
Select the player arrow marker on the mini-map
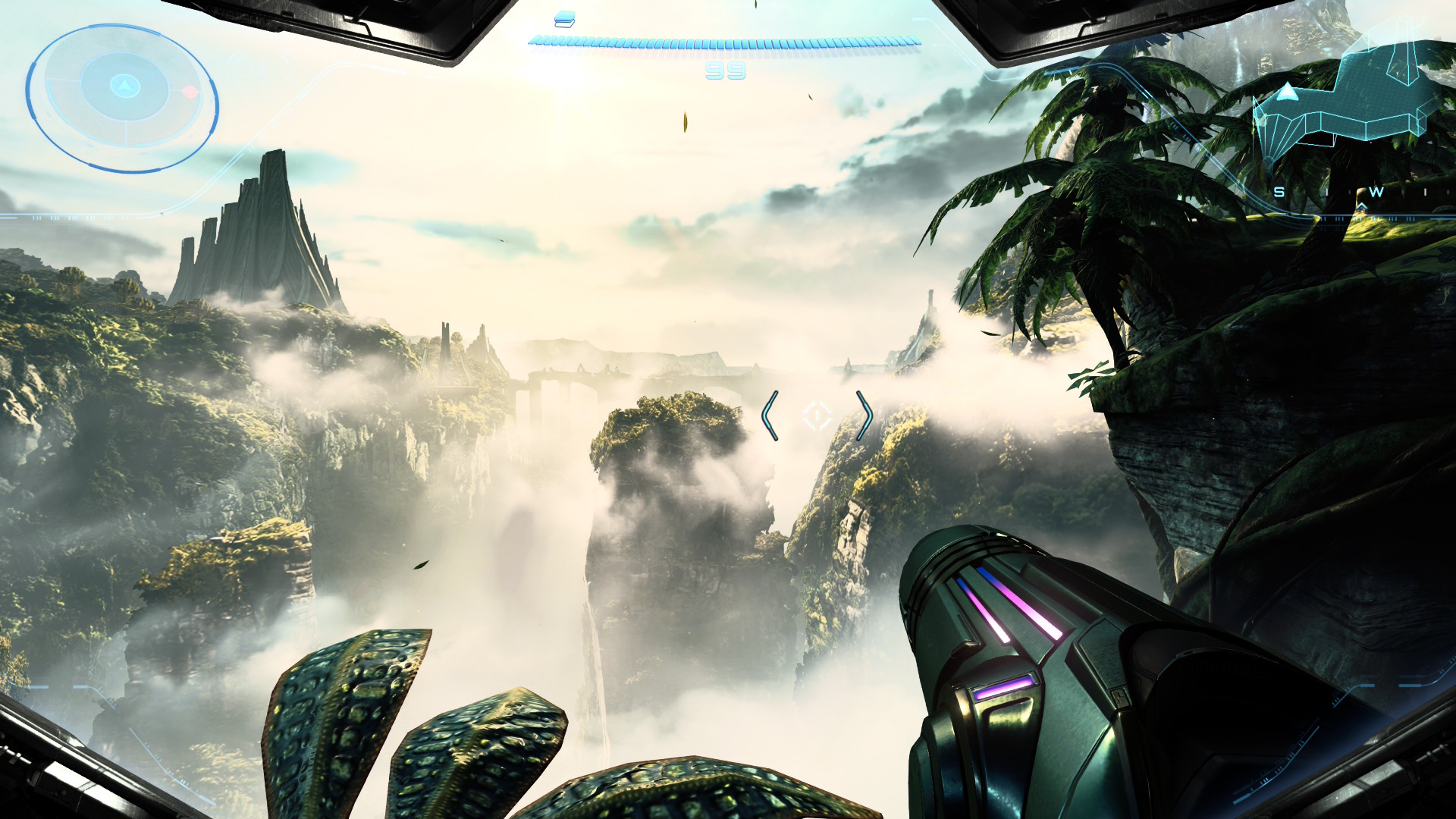1287,93
